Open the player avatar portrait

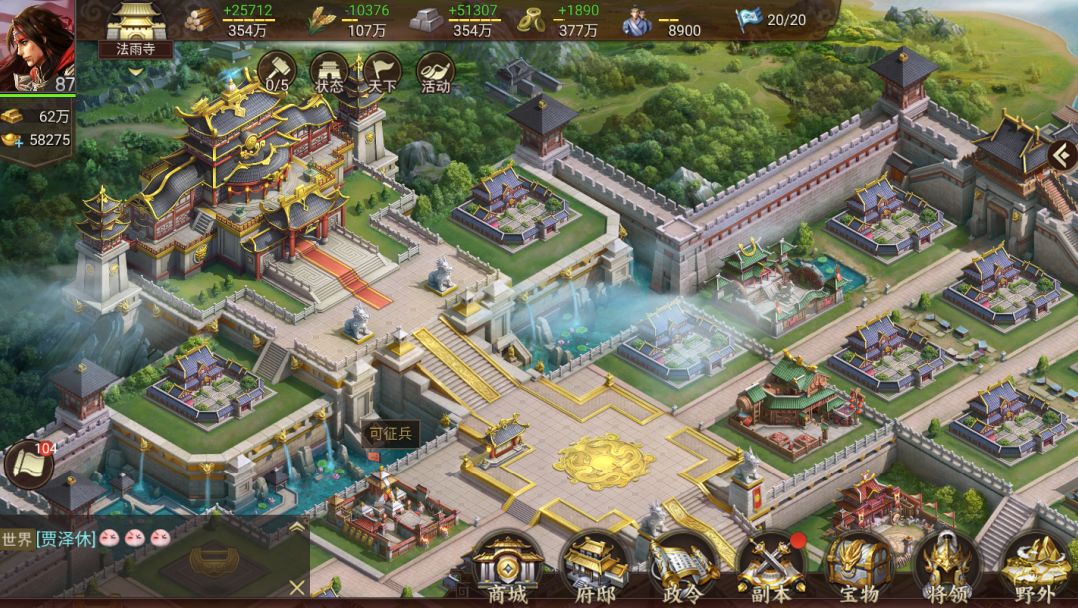pos(36,47)
